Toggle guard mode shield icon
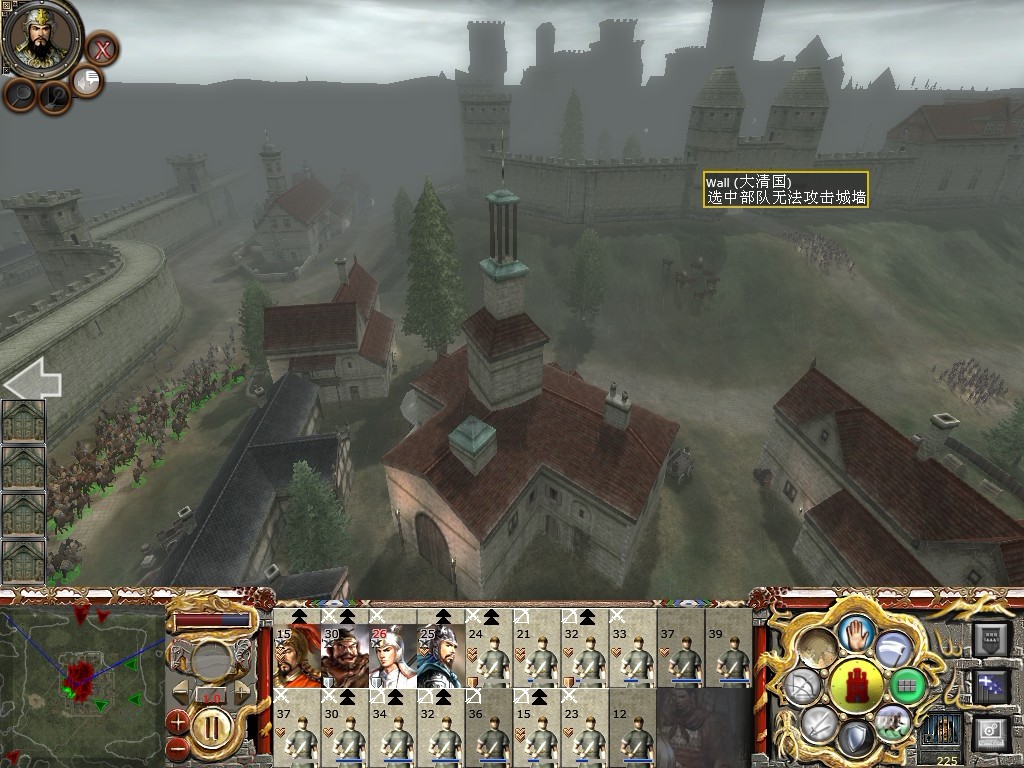This screenshot has width=1024, height=768. click(854, 738)
